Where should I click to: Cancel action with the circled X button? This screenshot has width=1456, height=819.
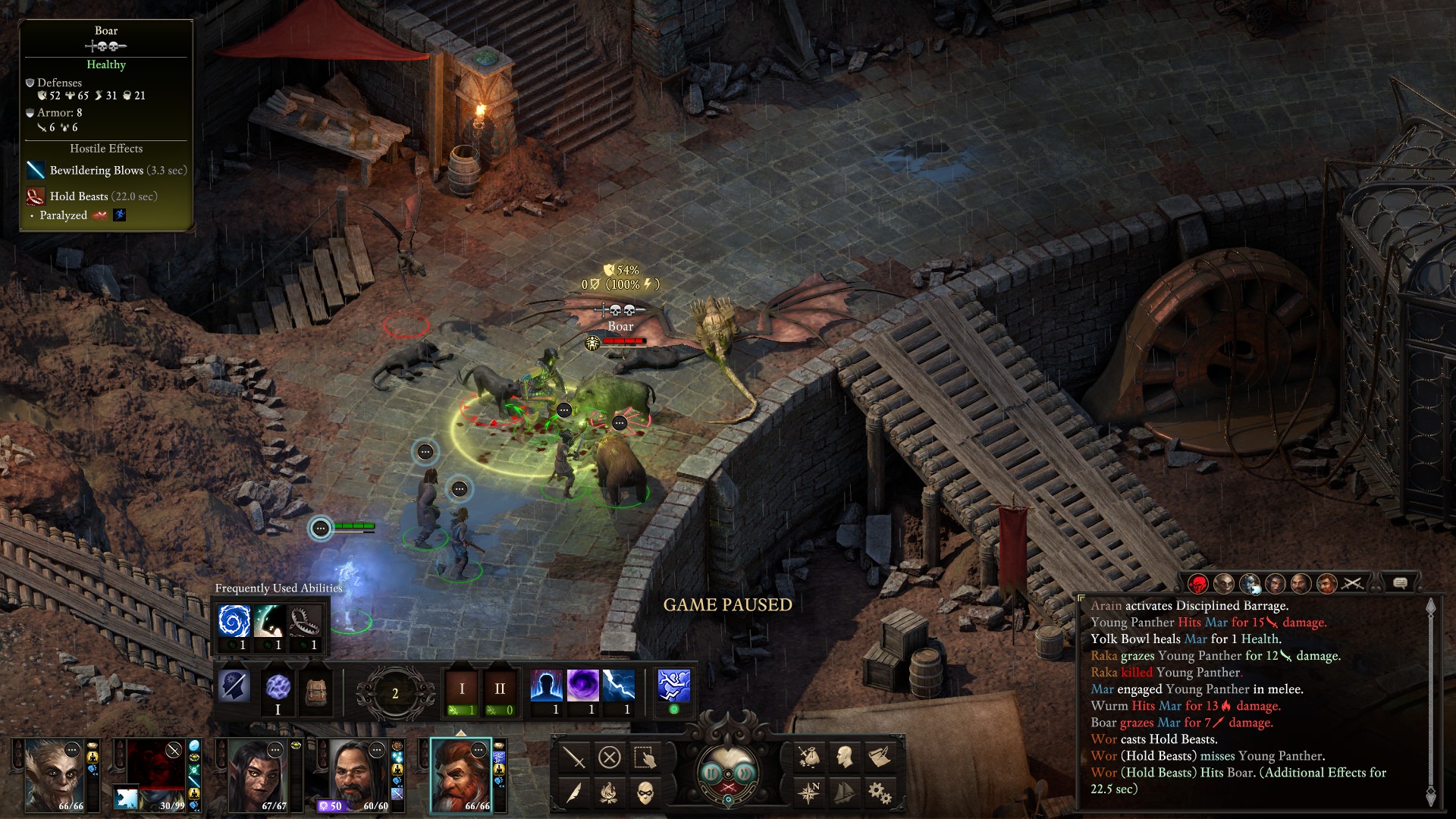click(x=609, y=757)
